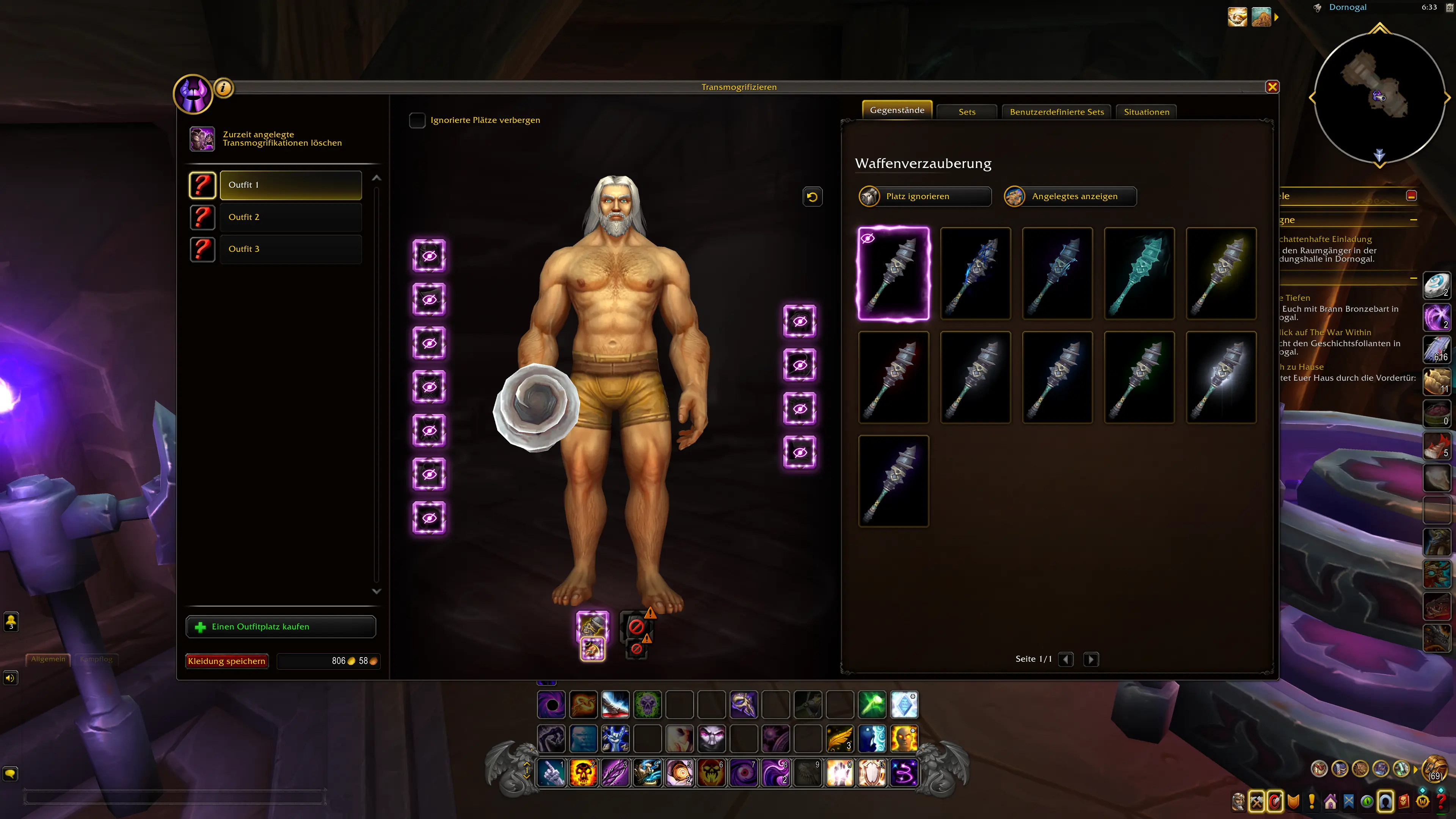Reset the character model view arrow
The image size is (1456, 819).
point(812,197)
